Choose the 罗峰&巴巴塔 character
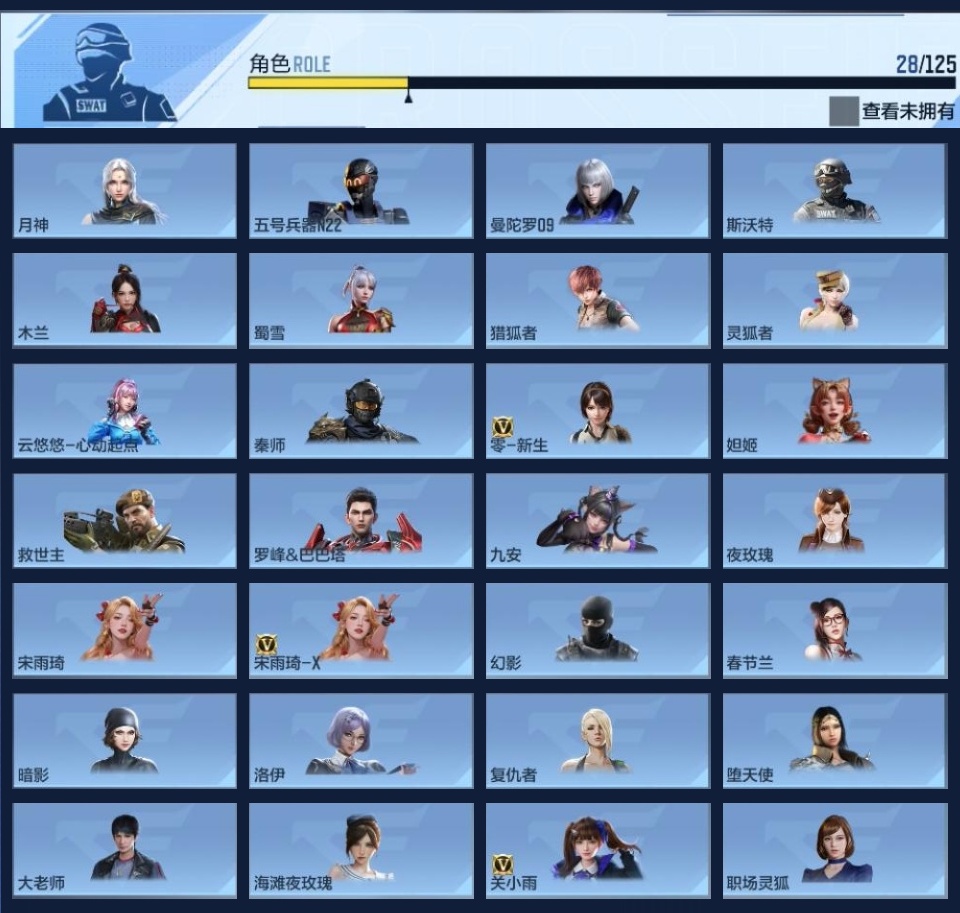 [x=361, y=520]
